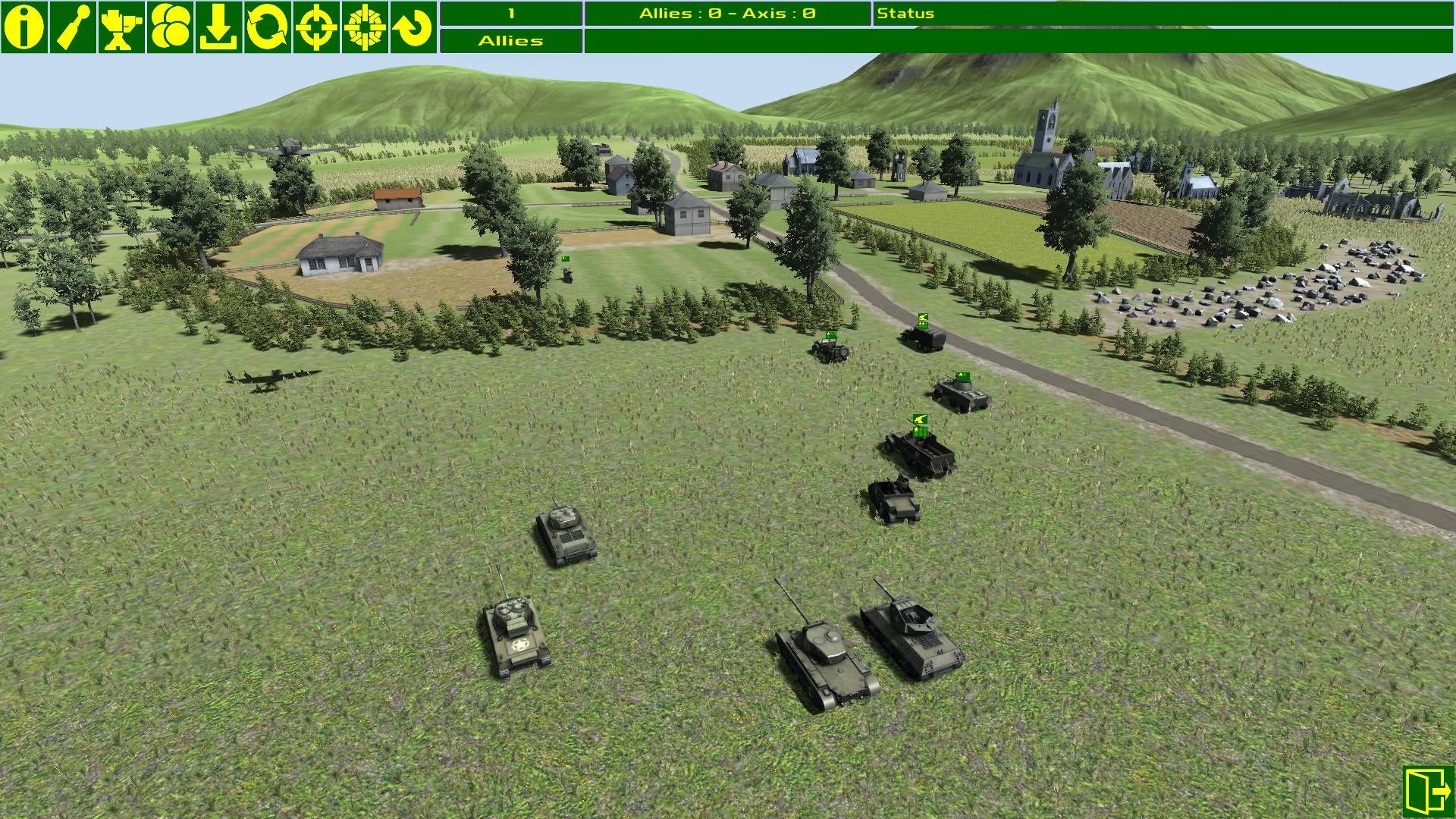
Task: Click the turn counter showing 1
Action: coord(510,13)
